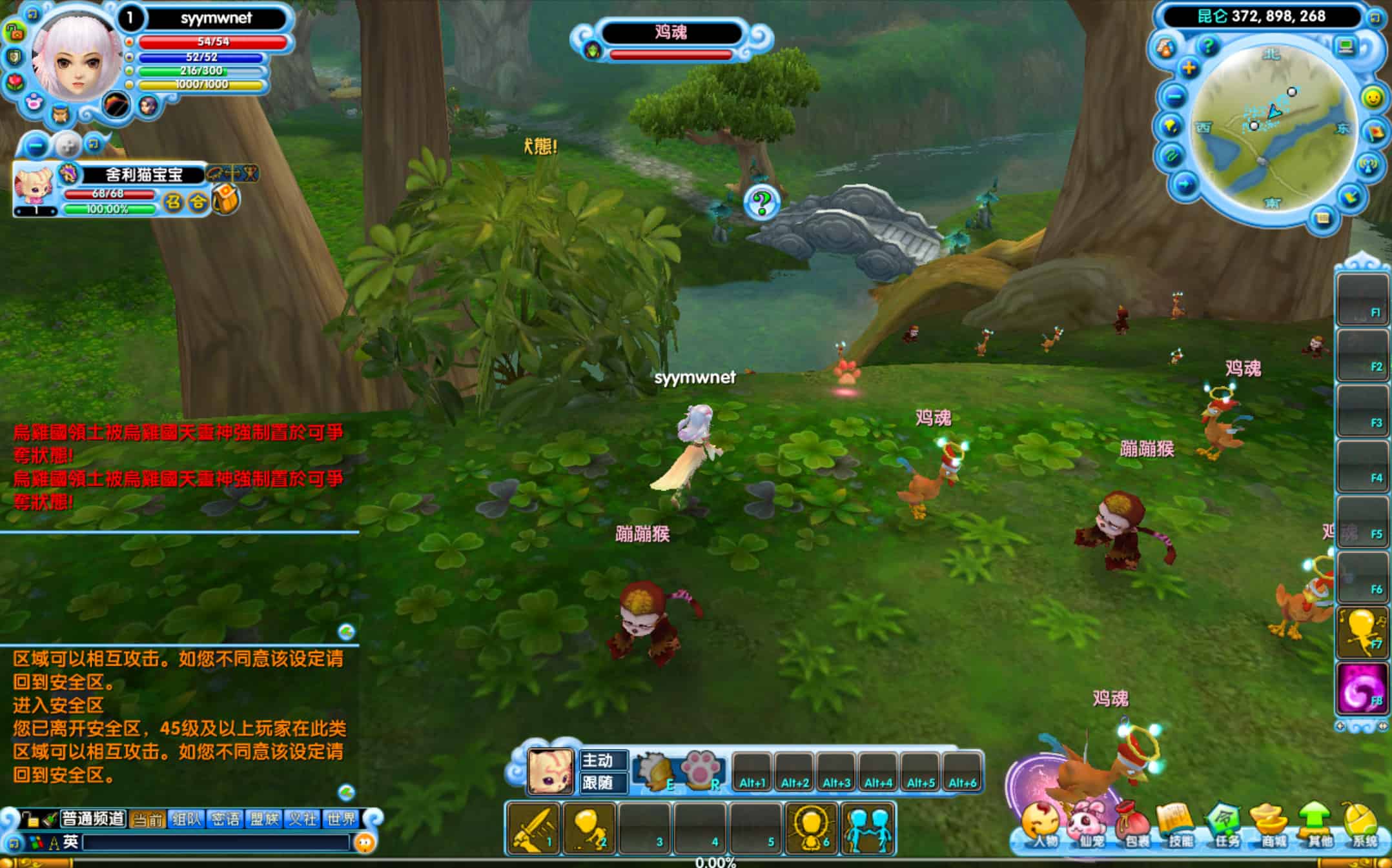Switch chat to the 世界 world tab
Image resolution: width=1392 pixels, height=868 pixels.
pos(341,820)
